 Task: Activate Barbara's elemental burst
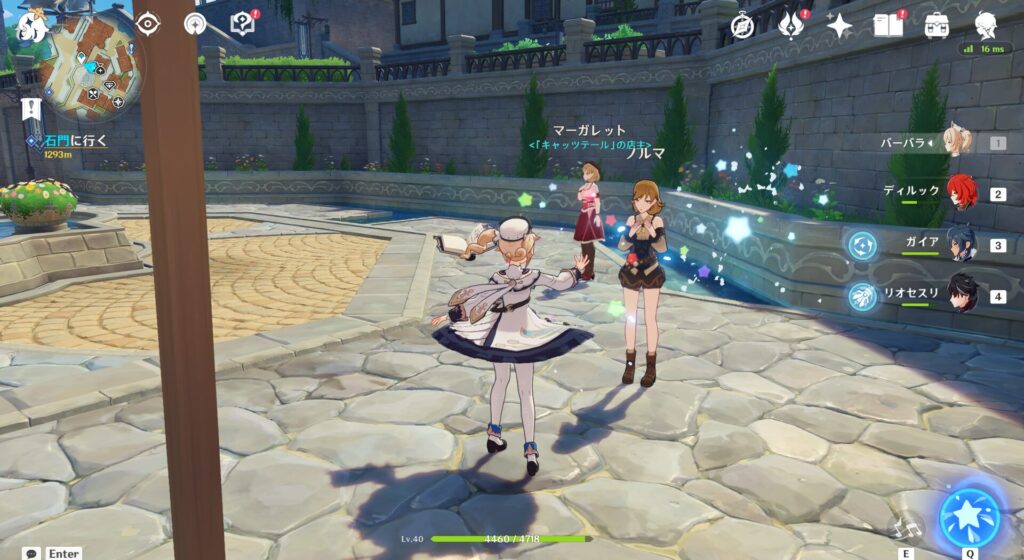click(969, 517)
